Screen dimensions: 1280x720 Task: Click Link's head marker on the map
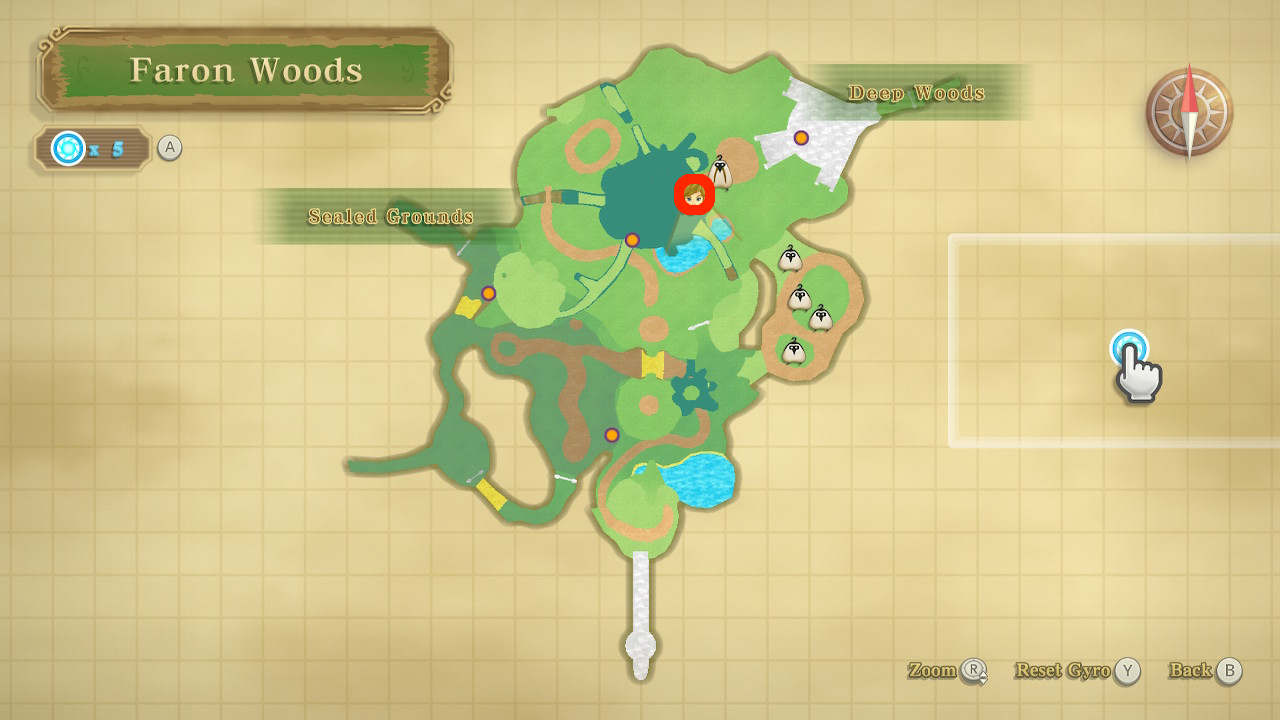pos(694,194)
